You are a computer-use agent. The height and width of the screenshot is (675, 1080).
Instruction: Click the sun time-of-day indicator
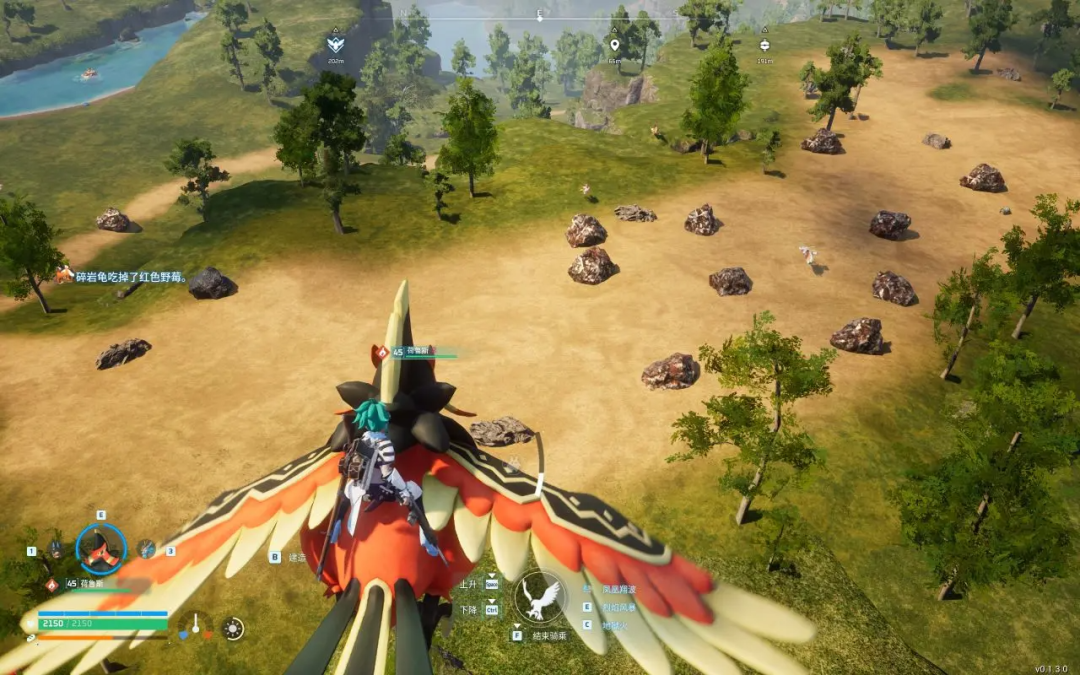click(x=233, y=628)
